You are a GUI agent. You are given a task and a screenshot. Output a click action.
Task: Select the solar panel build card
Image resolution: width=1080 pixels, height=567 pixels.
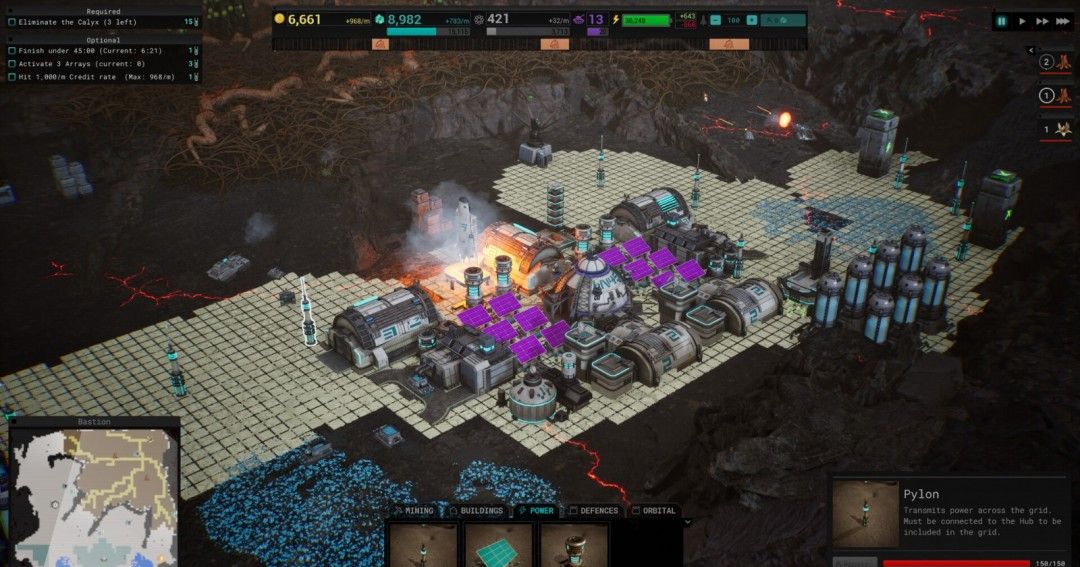pos(497,544)
